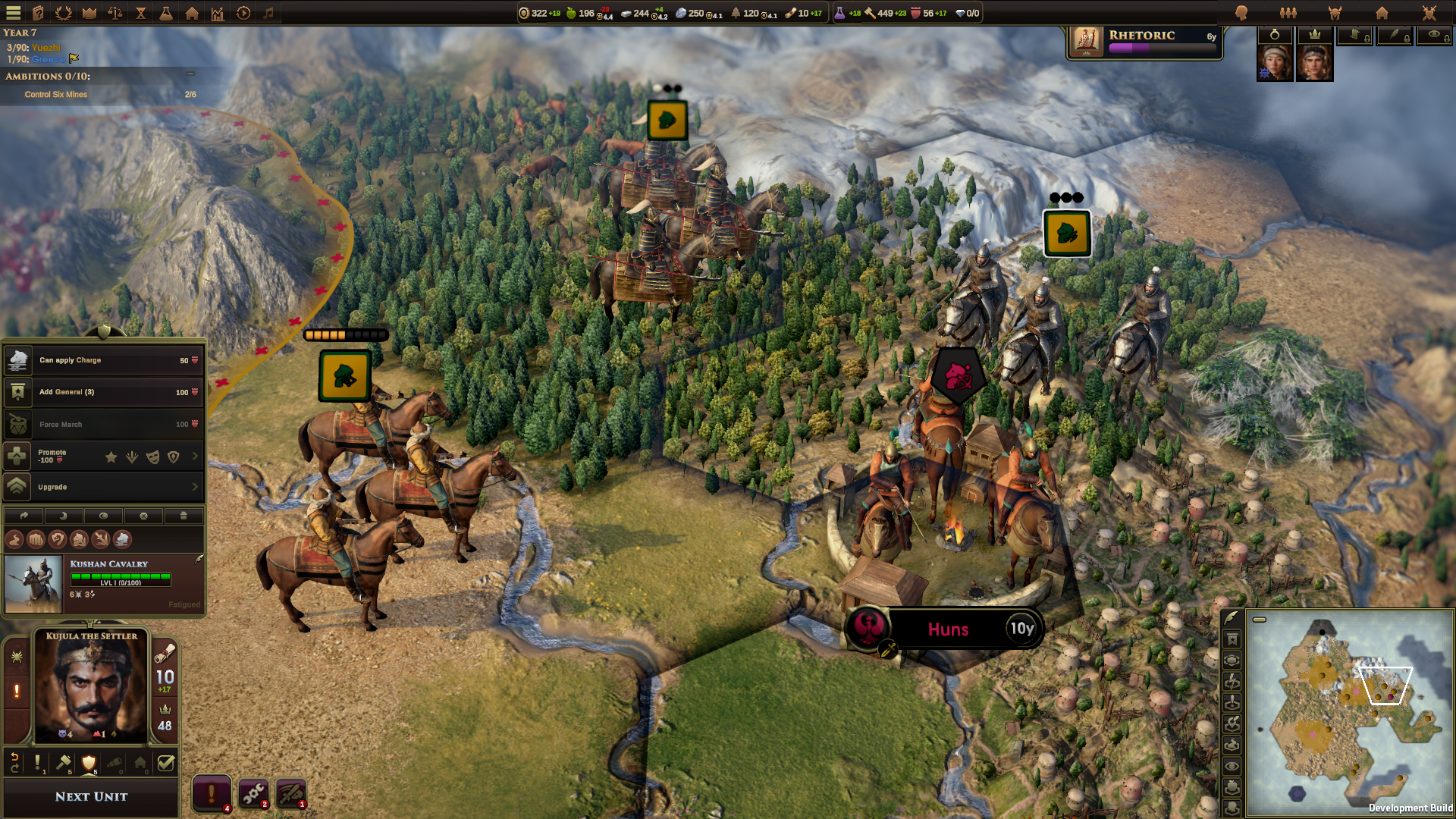Collapse the Ambitions panel with its minus control
The height and width of the screenshot is (819, 1456).
point(190,74)
